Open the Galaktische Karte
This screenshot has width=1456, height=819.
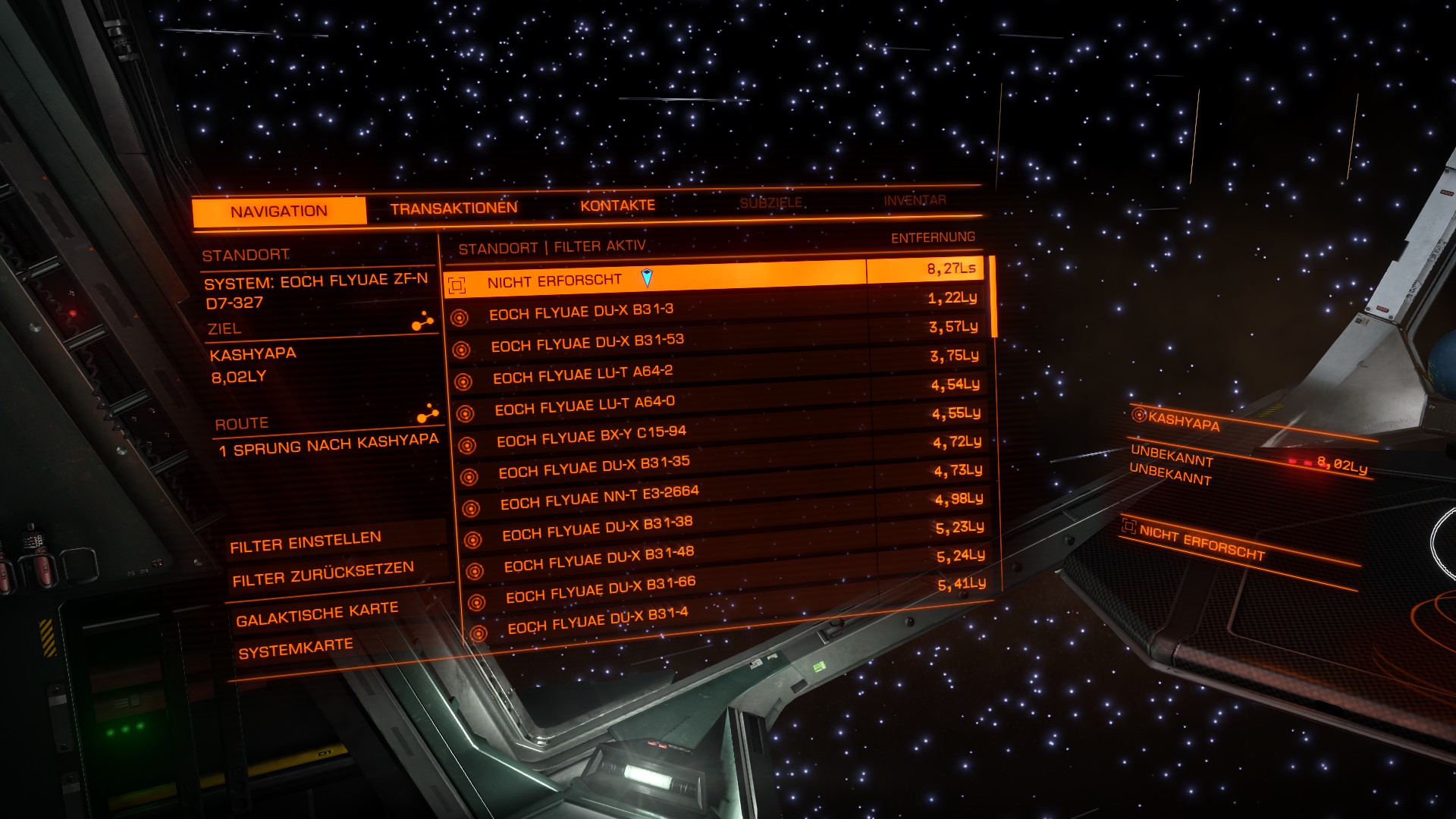pyautogui.click(x=317, y=614)
